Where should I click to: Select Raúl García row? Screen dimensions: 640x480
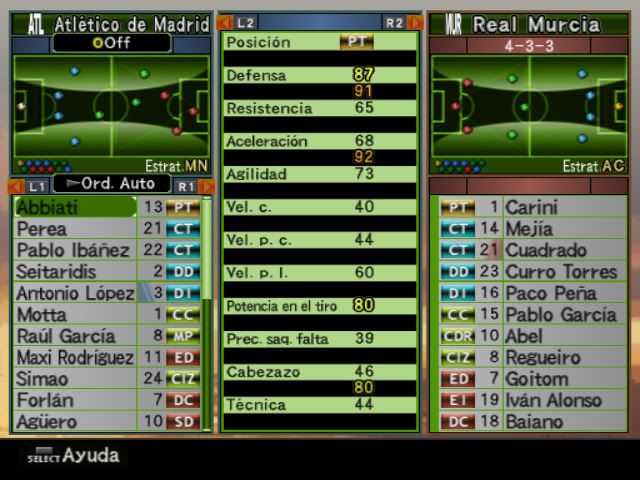[x=75, y=336]
